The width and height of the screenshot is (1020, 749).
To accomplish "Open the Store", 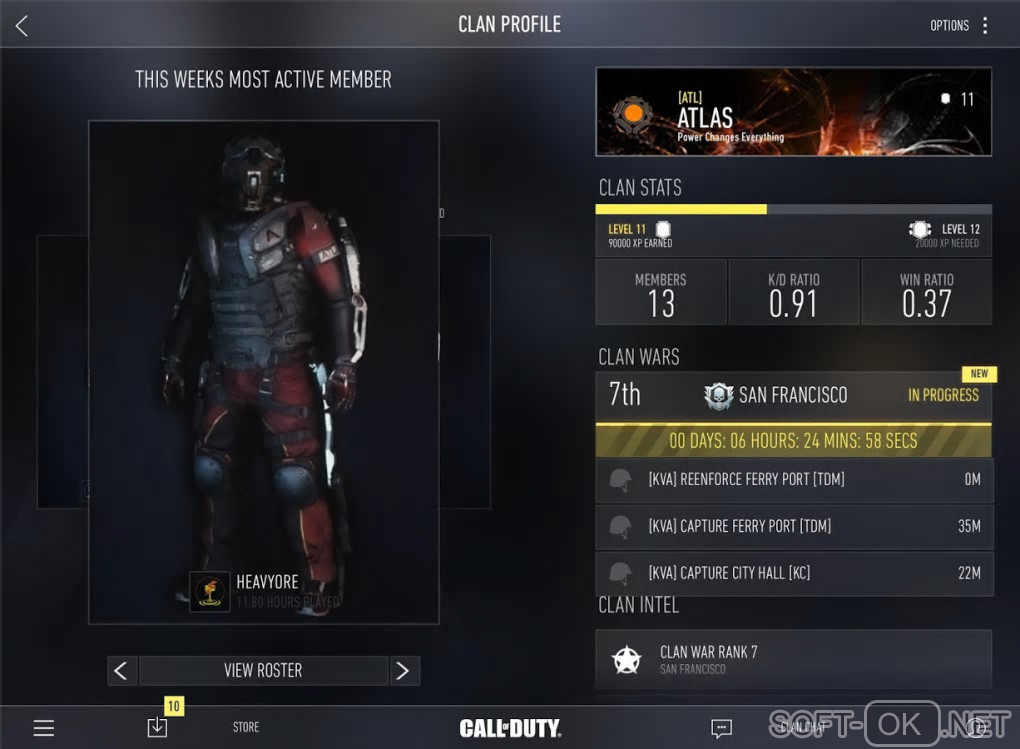I will (246, 728).
